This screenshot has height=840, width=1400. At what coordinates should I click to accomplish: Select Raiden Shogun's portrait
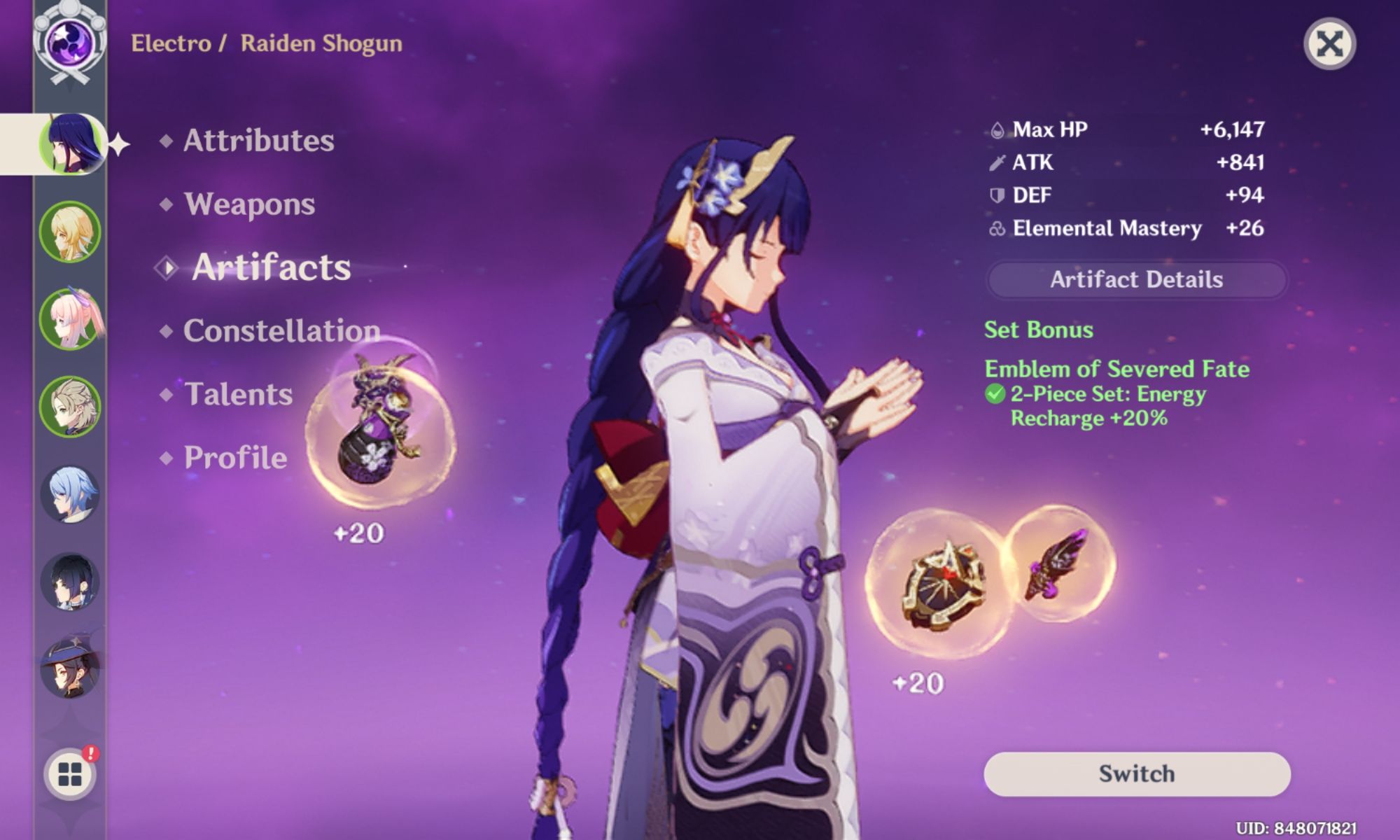[x=70, y=144]
